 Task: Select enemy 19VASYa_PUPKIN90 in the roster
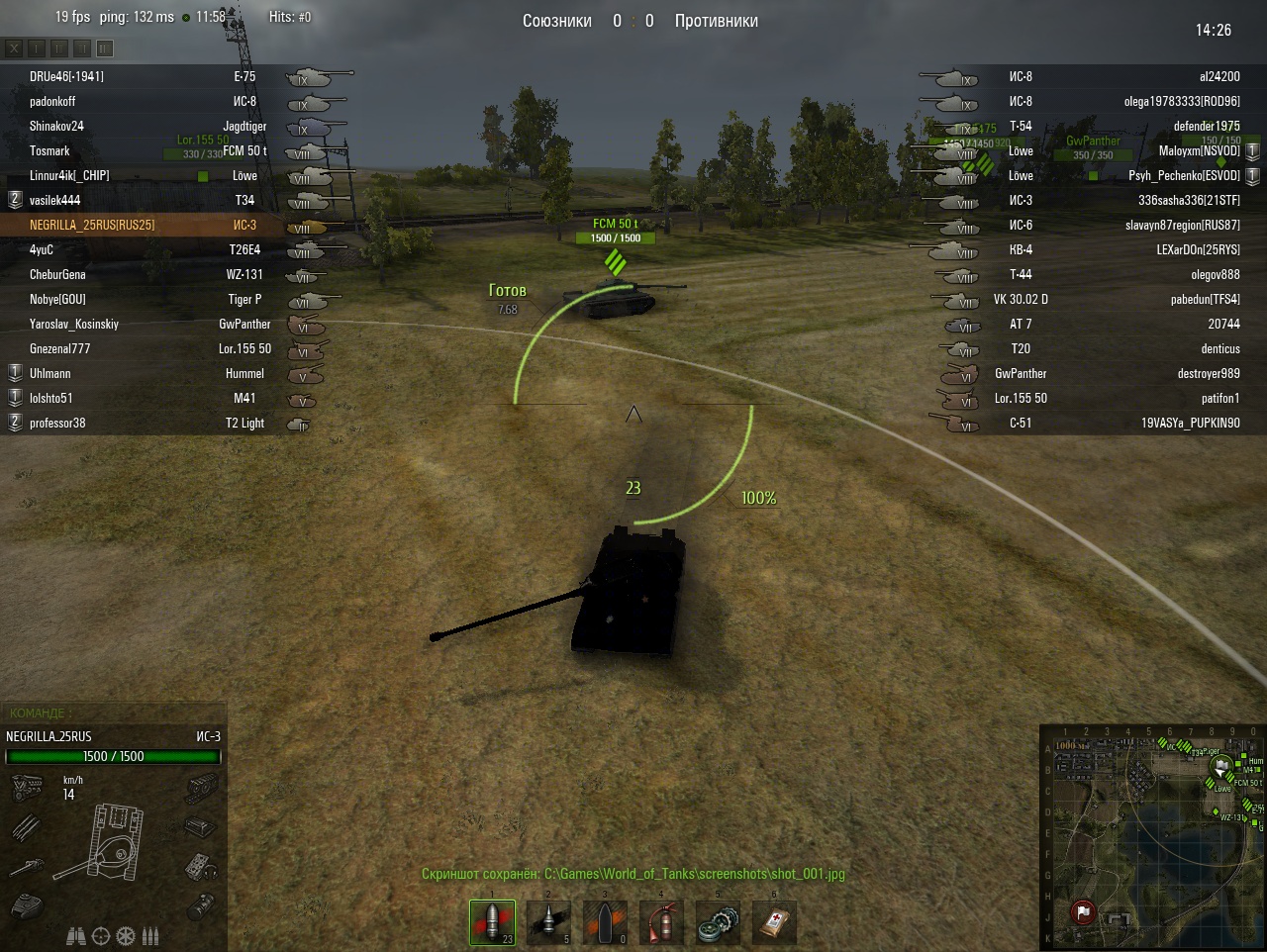point(1190,423)
